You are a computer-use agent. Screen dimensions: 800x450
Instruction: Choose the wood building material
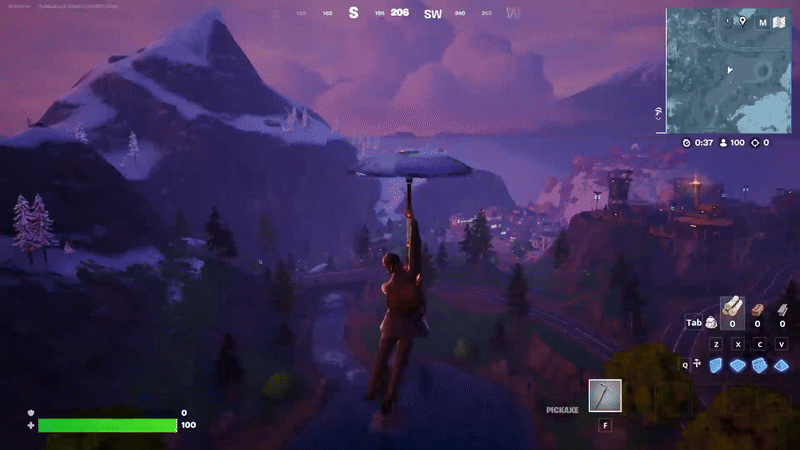(732, 309)
